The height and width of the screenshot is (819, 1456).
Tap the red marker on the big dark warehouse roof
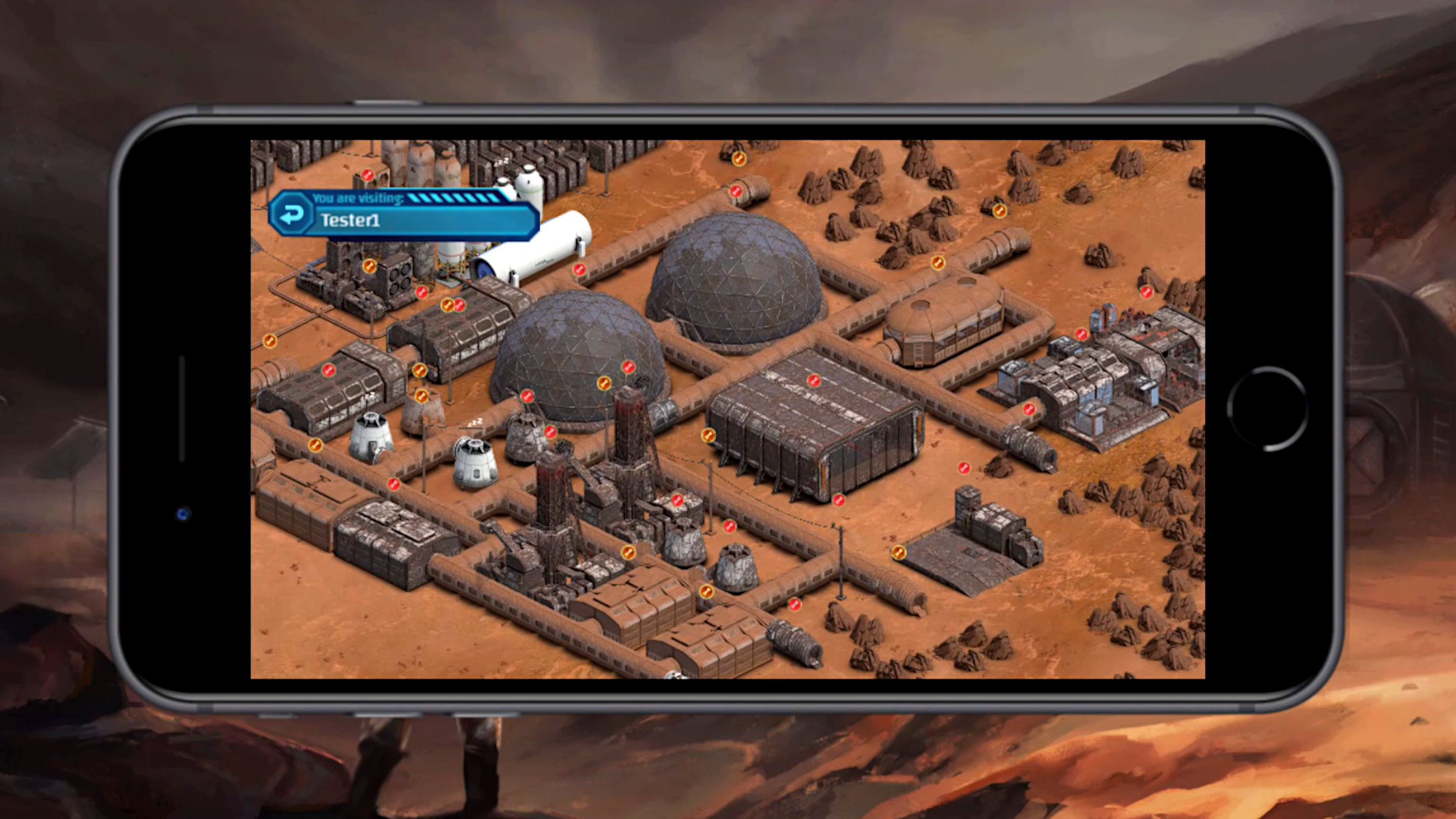[x=814, y=380]
